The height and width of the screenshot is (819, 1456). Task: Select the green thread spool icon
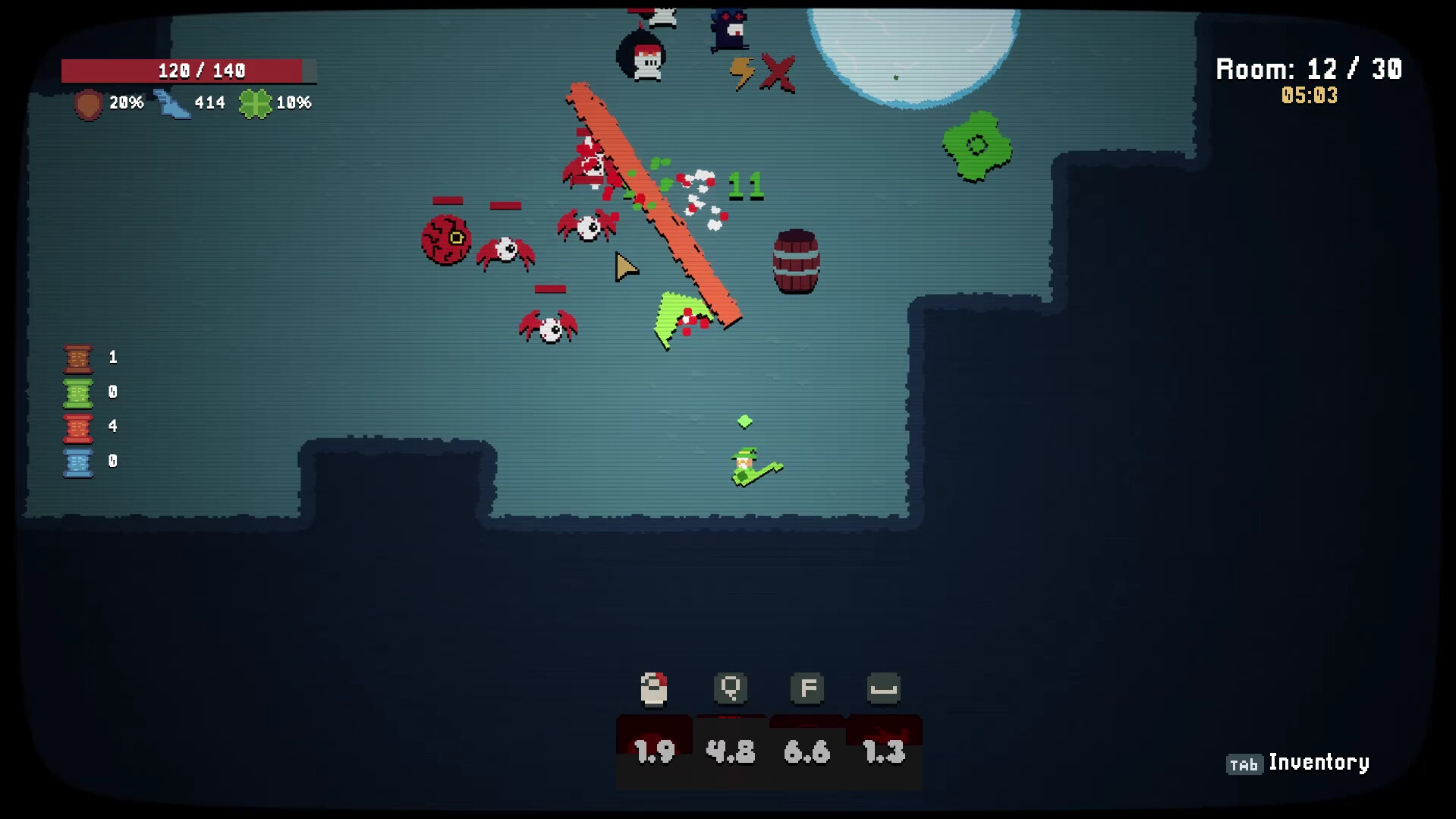[78, 392]
